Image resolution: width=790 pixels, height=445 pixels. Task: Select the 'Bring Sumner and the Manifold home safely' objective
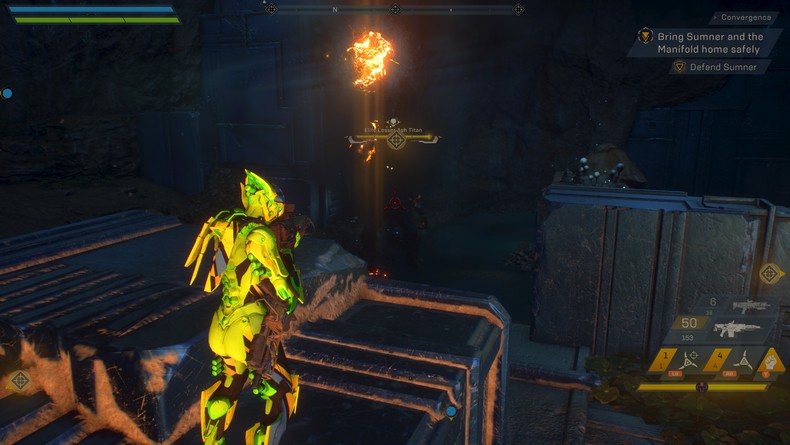coord(710,43)
